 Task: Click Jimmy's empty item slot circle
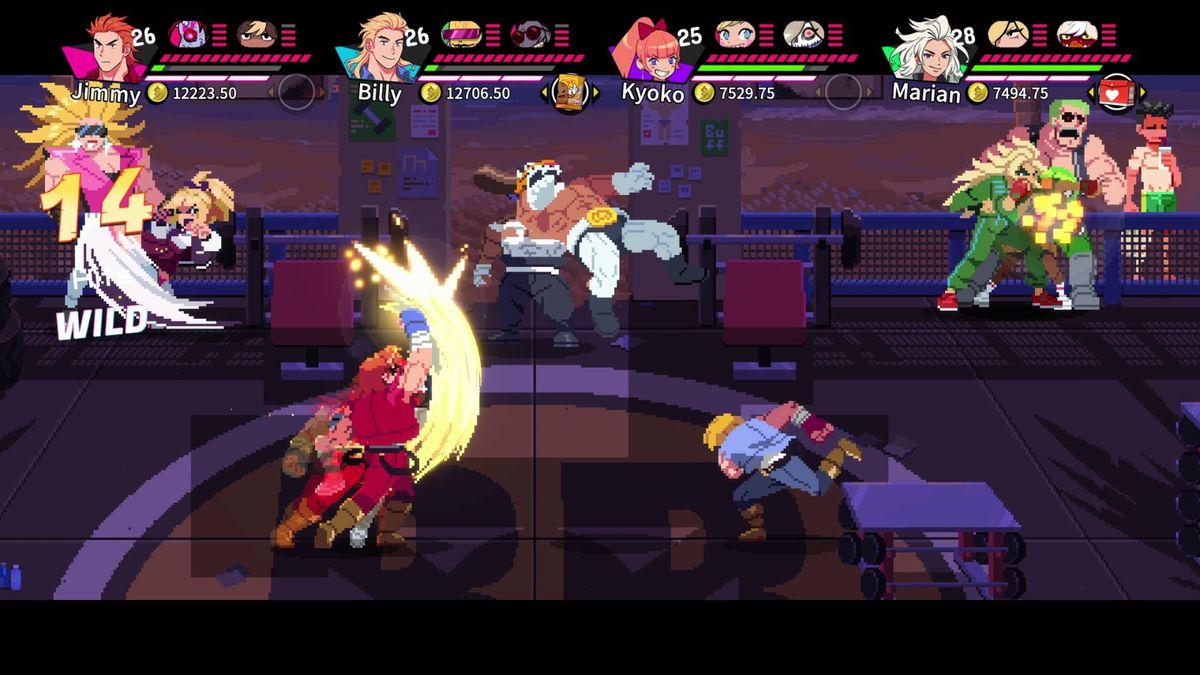296,93
